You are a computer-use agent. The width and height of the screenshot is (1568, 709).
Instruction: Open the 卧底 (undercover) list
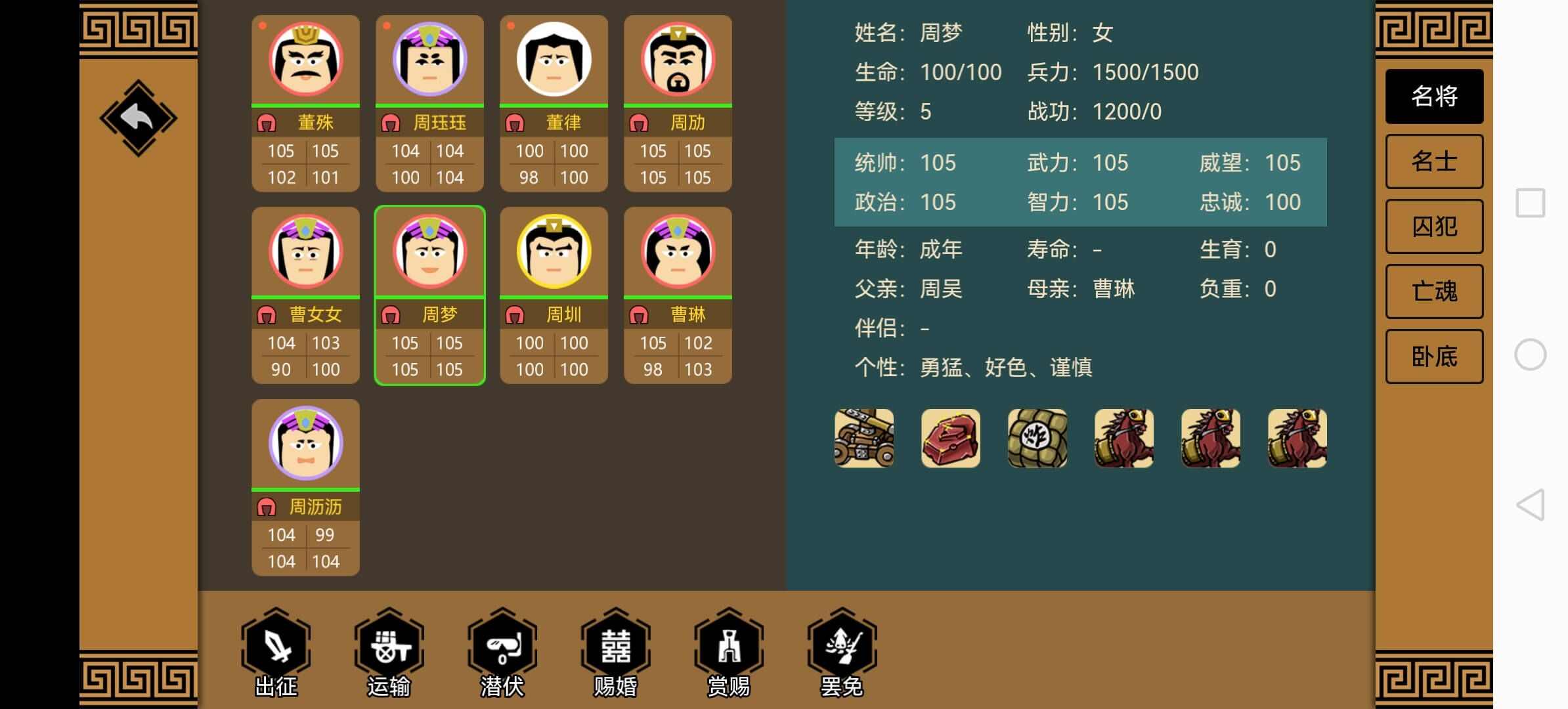[1434, 356]
